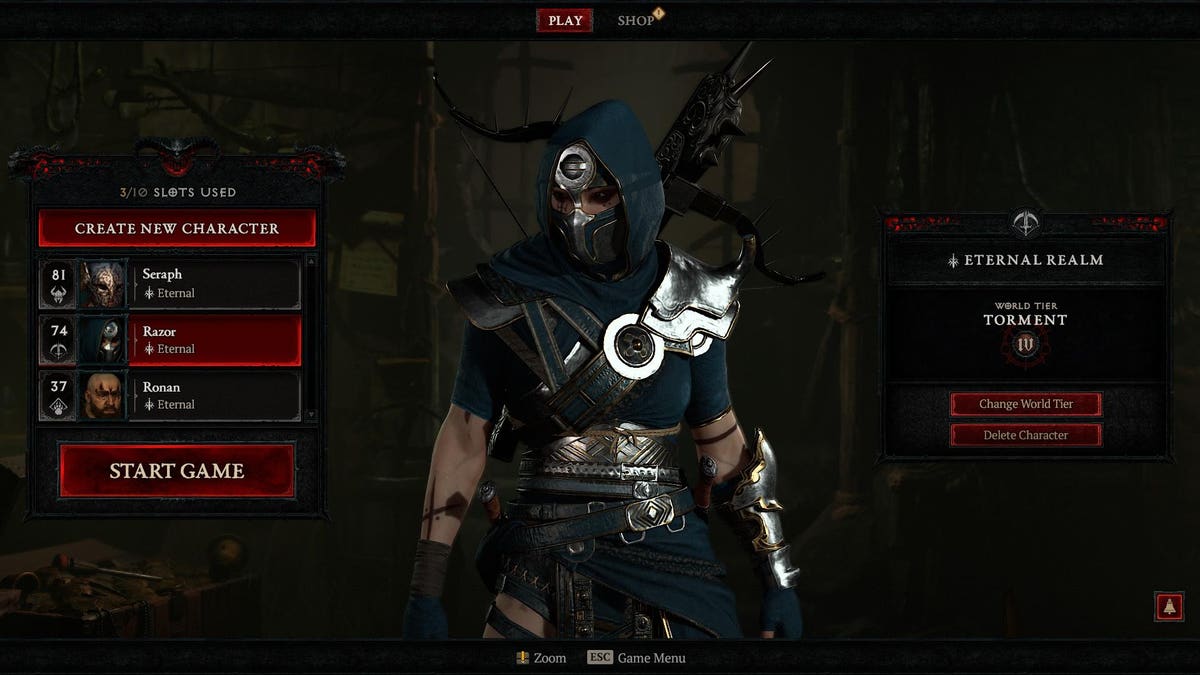Viewport: 1200px width, 675px height.
Task: Start the game
Action: coord(177,471)
